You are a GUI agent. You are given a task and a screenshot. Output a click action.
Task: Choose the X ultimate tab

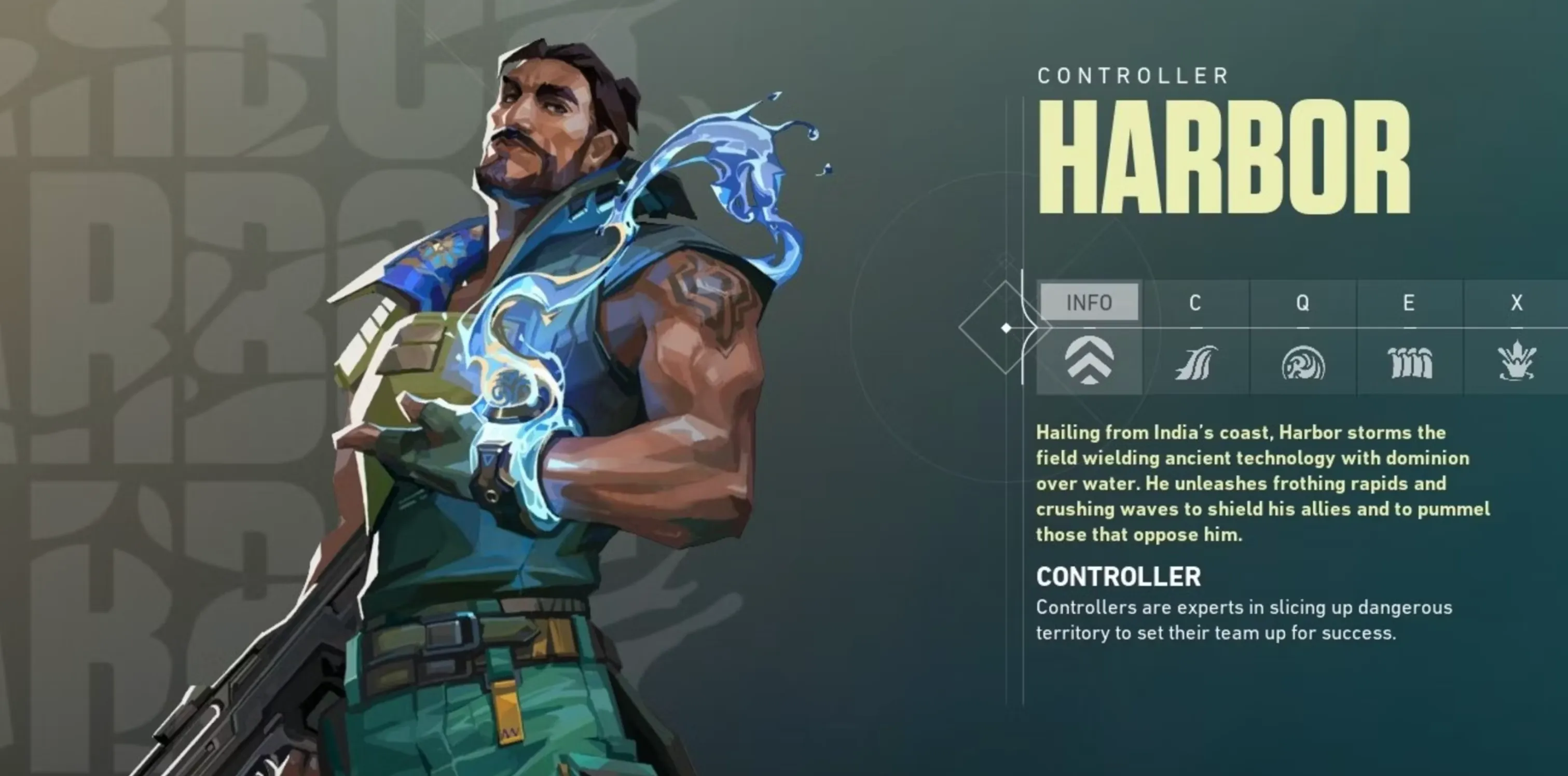point(1516,302)
